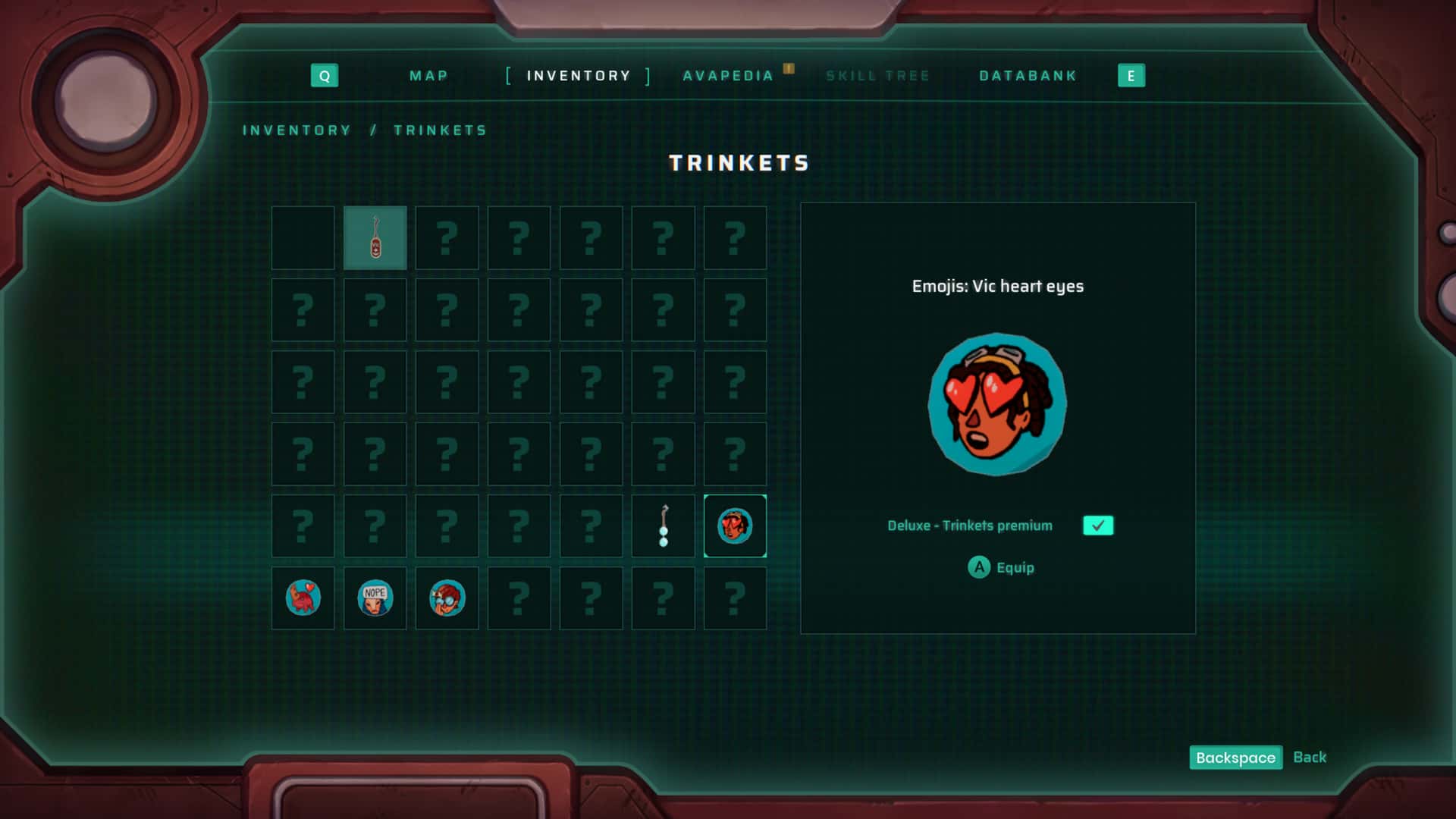The image size is (1456, 819).
Task: Click the orange notification badge beside Avapedia
Action: (789, 69)
